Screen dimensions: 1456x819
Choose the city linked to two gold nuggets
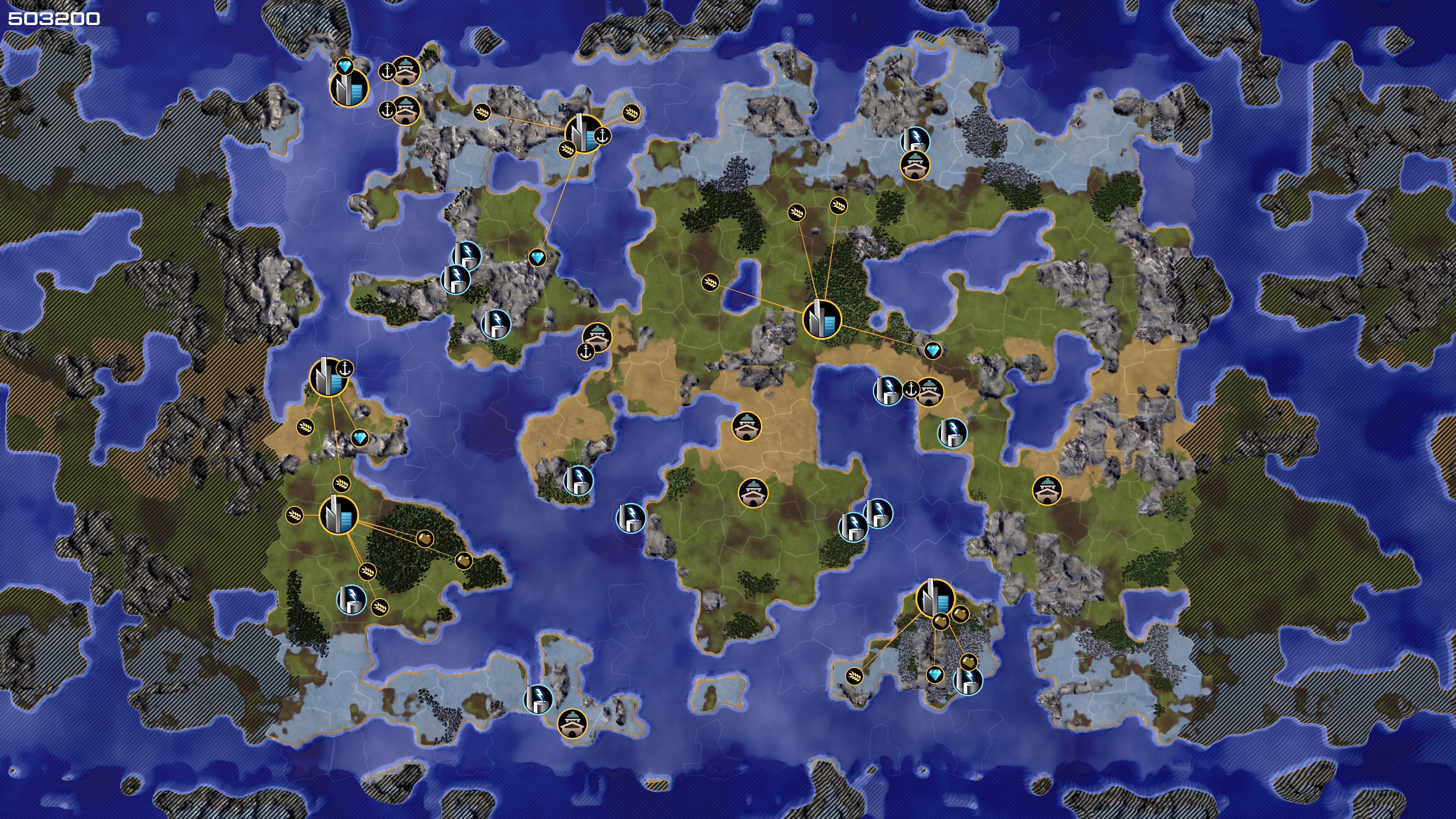coord(339,515)
